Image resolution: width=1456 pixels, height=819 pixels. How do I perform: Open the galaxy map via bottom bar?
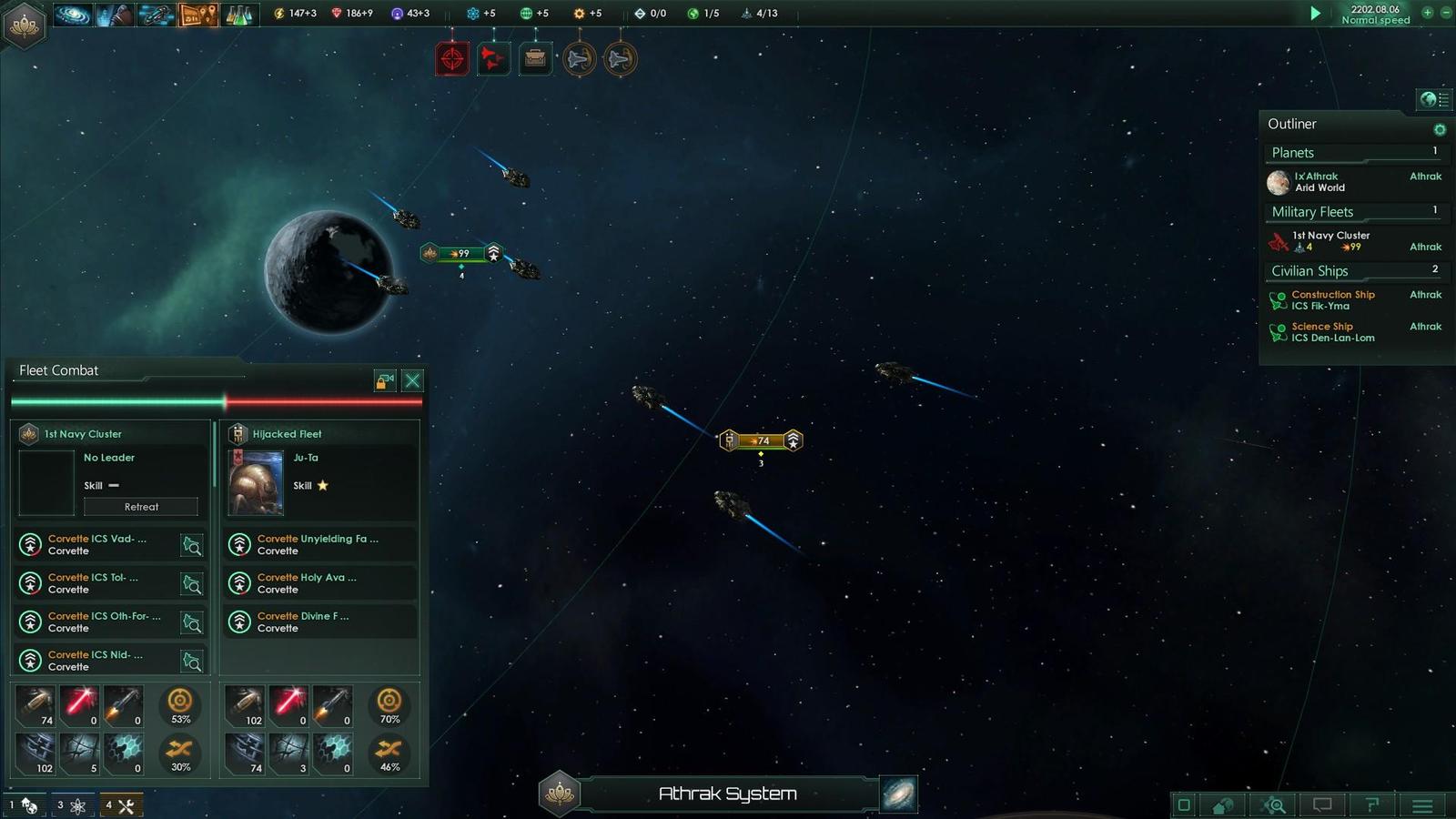pos(899,794)
